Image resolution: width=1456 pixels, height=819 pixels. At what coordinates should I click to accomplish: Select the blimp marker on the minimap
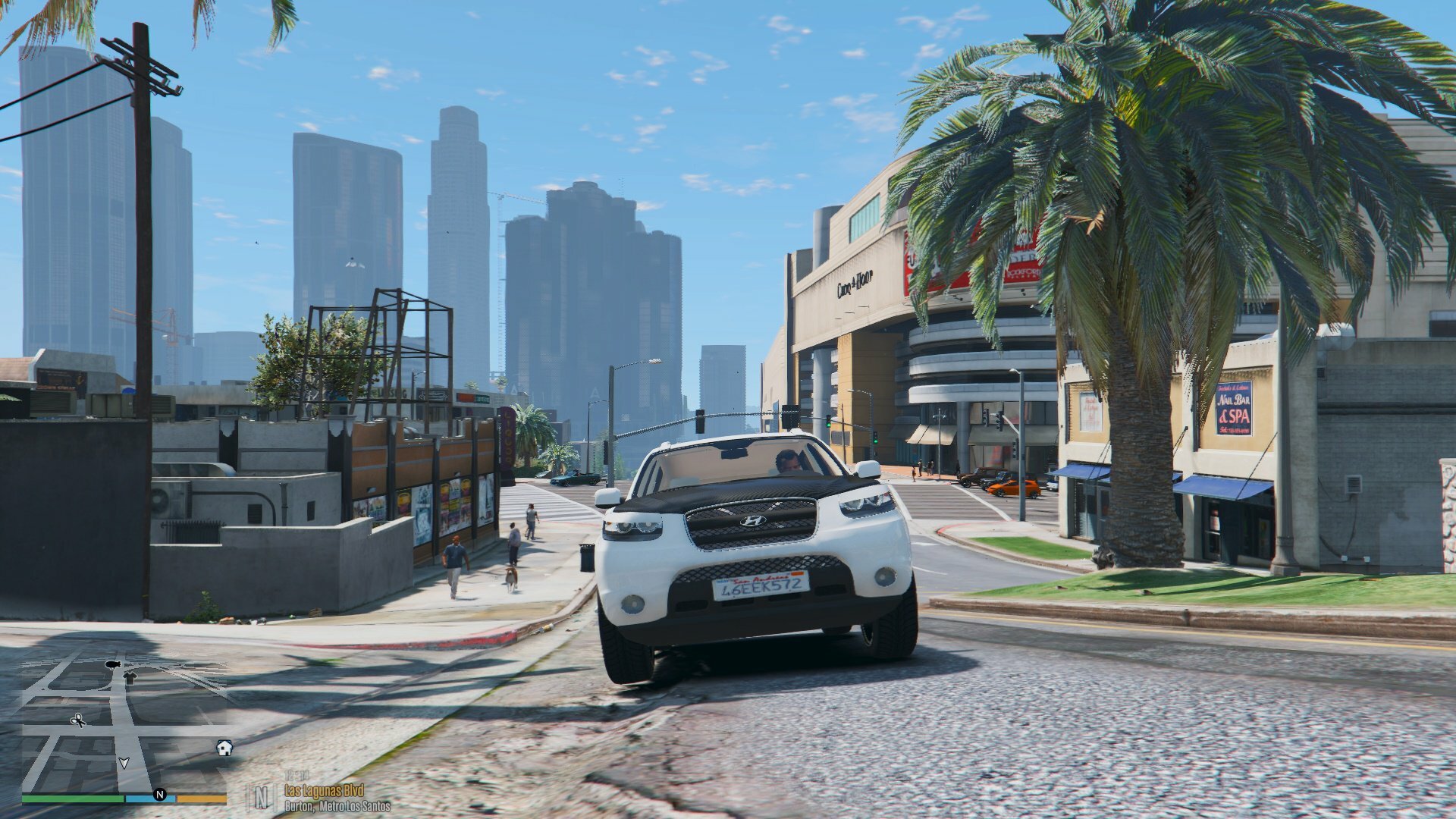coord(114,664)
